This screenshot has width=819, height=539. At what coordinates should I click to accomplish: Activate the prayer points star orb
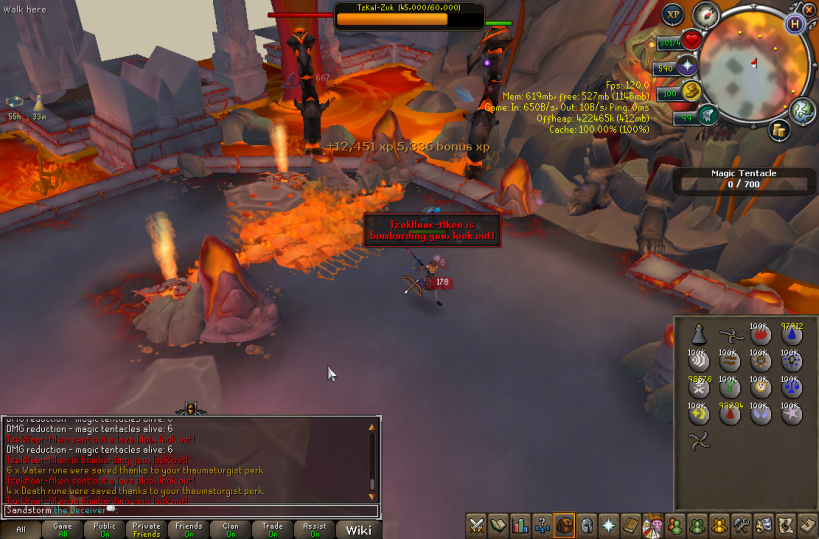687,67
